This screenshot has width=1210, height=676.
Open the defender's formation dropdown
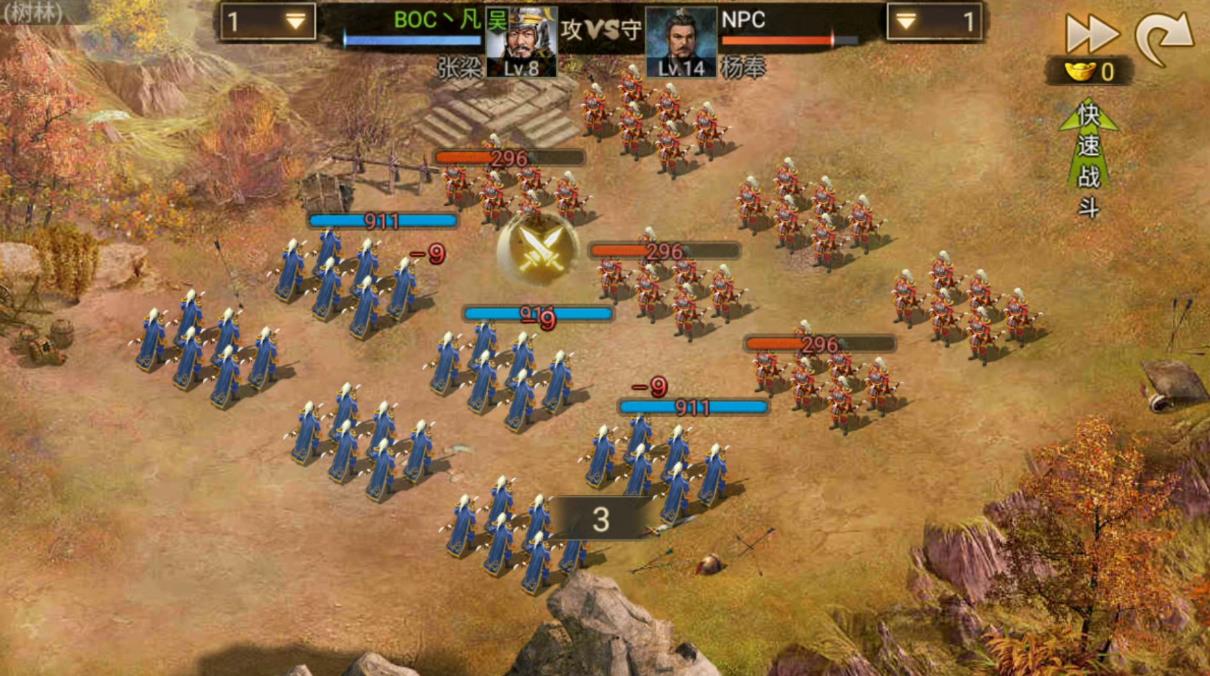(x=934, y=22)
